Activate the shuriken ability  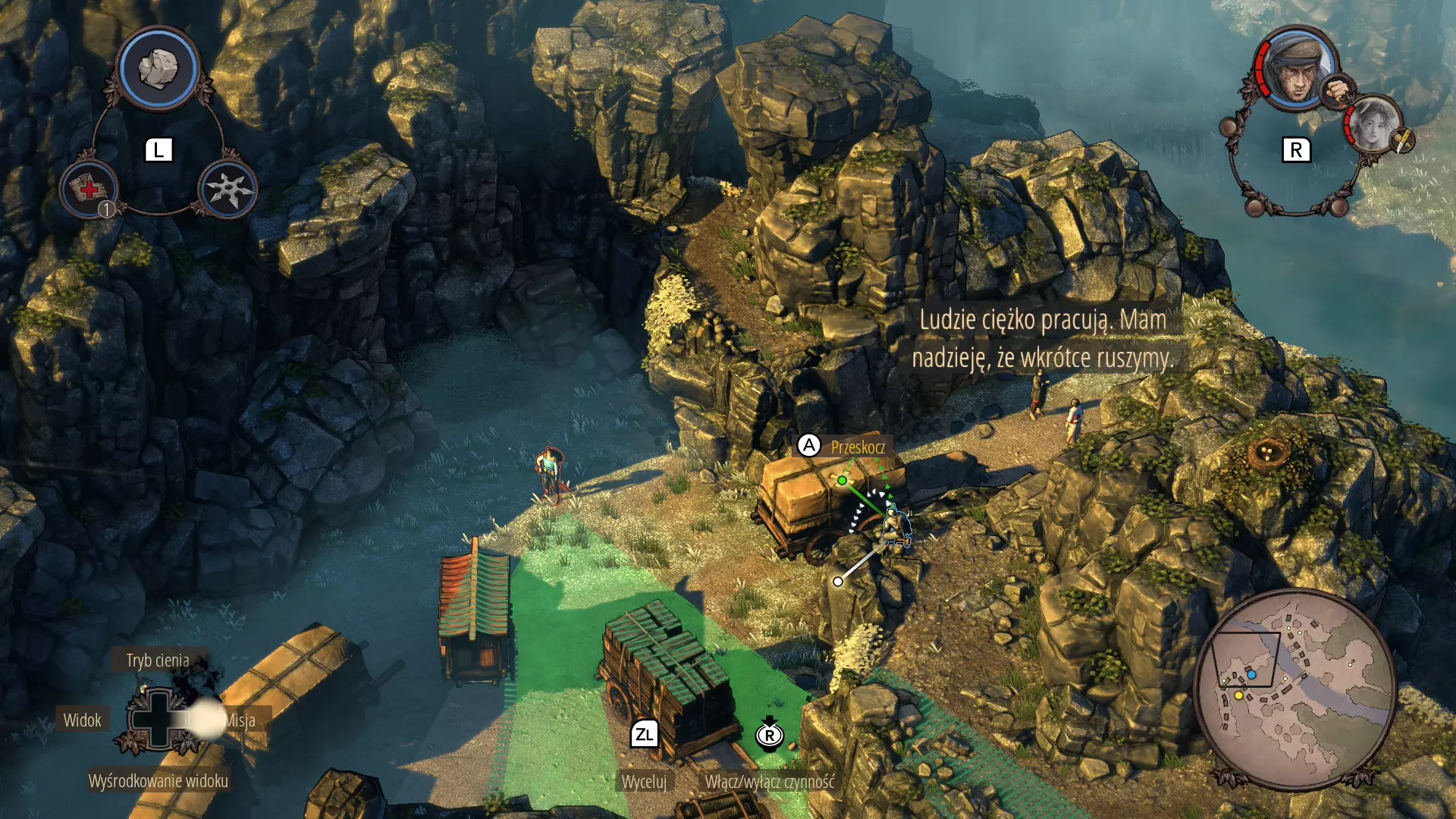[x=227, y=189]
